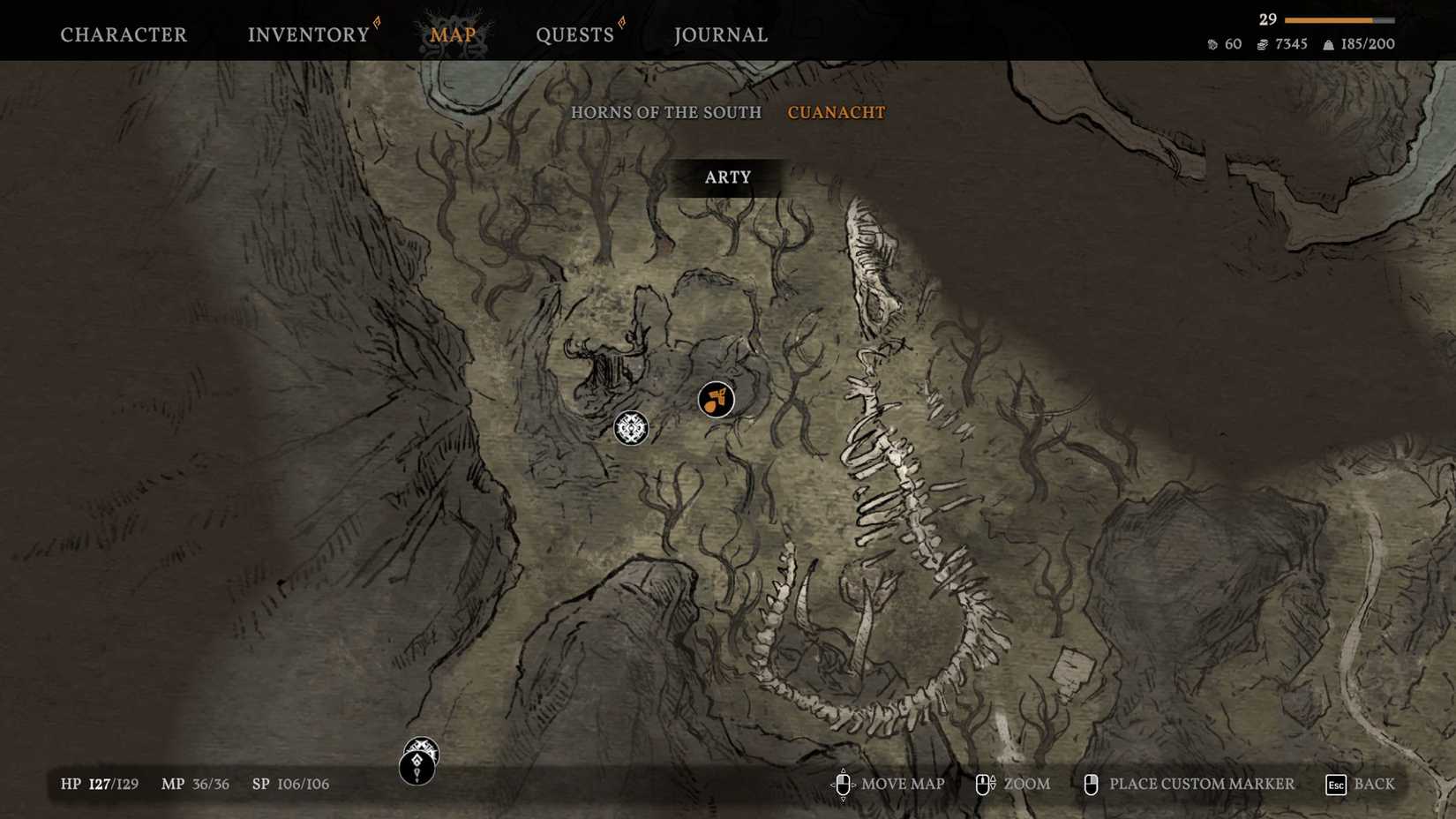Click the tree emblem behind the MAP heading
Viewport: 1456px width, 819px height.
pyautogui.click(x=452, y=25)
